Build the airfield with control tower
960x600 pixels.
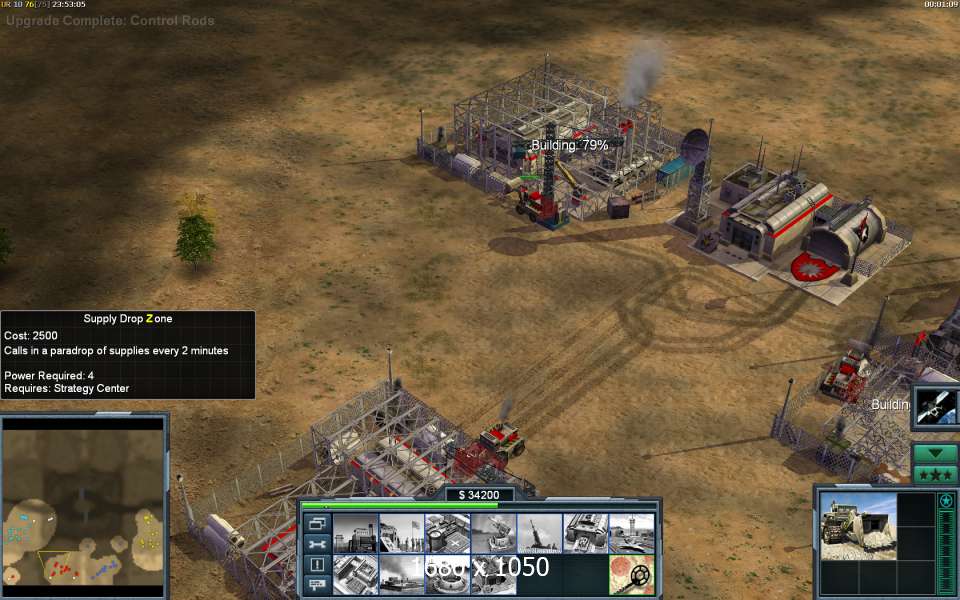coord(631,533)
